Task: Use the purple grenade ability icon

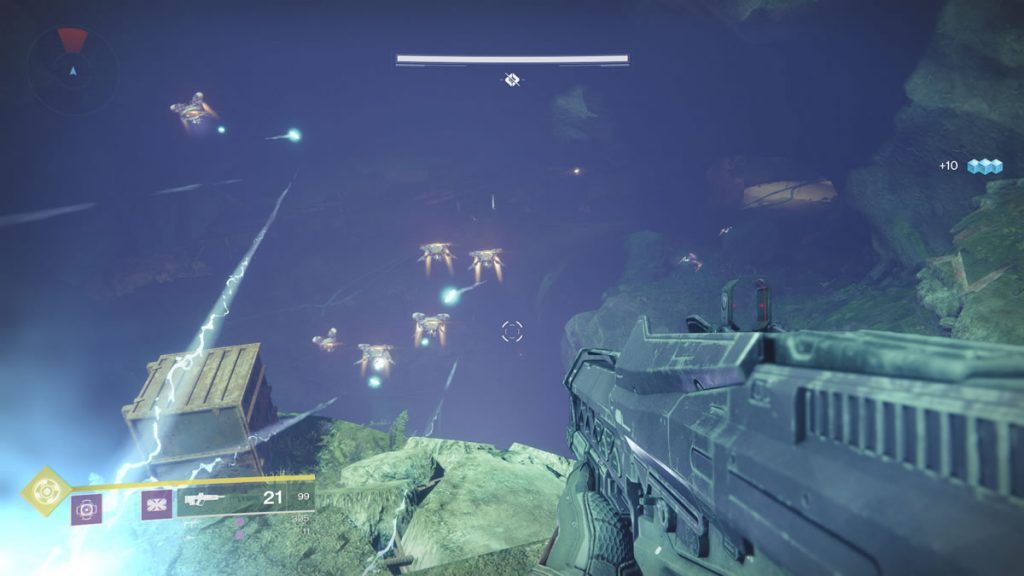Action: 86,510
